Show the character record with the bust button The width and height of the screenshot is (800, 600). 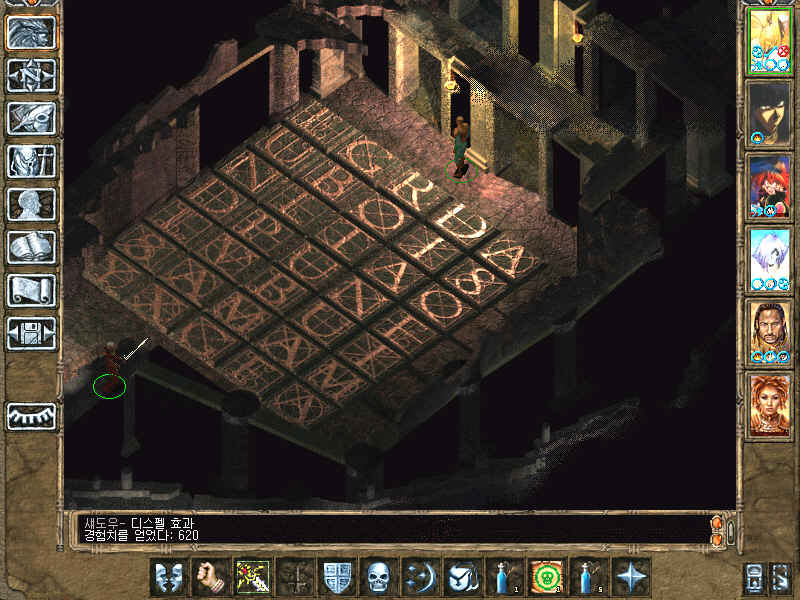31,204
